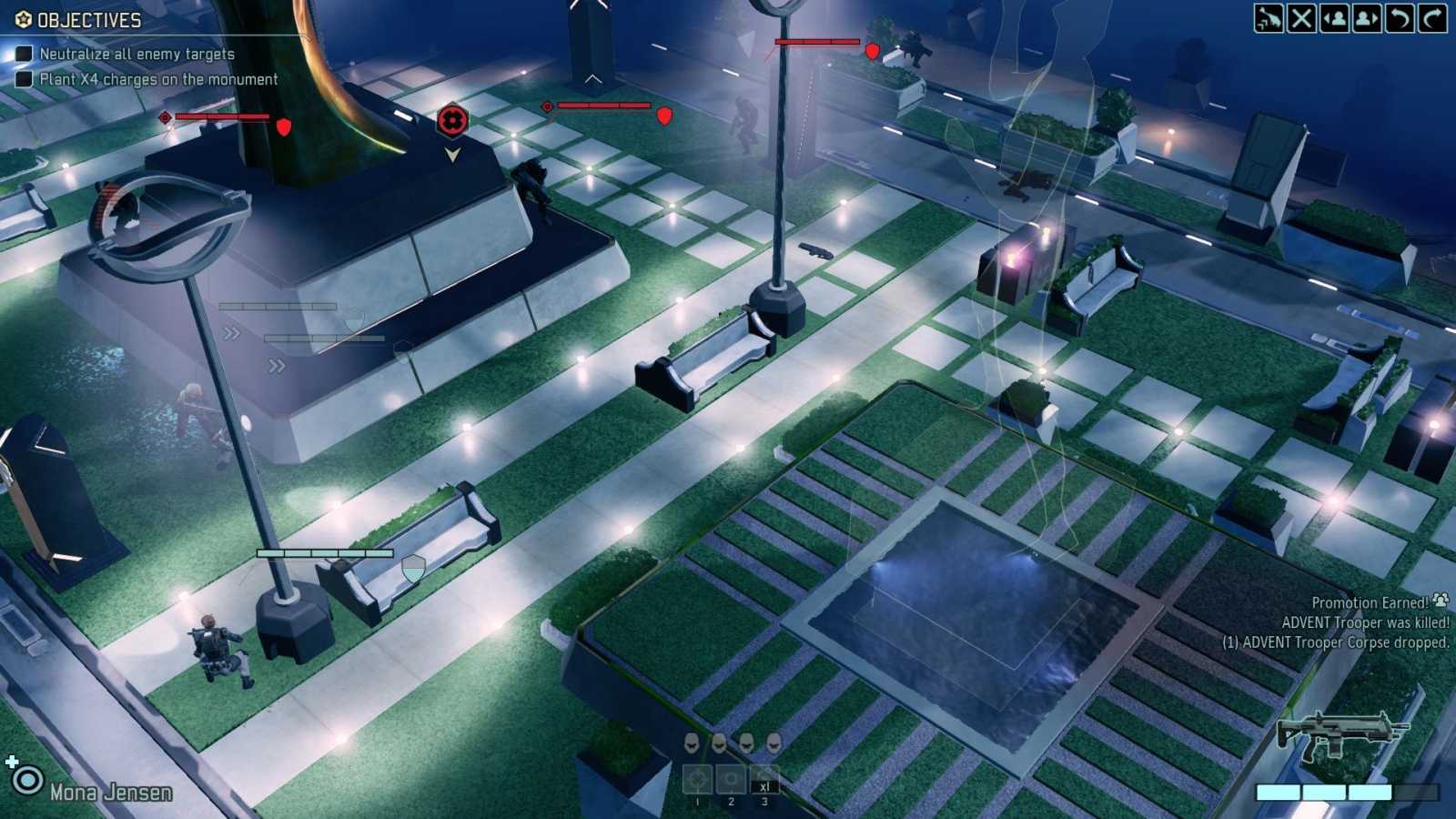This screenshot has height=819, width=1456.
Task: Select the X4 charge ability in slot 3
Action: coord(765,779)
